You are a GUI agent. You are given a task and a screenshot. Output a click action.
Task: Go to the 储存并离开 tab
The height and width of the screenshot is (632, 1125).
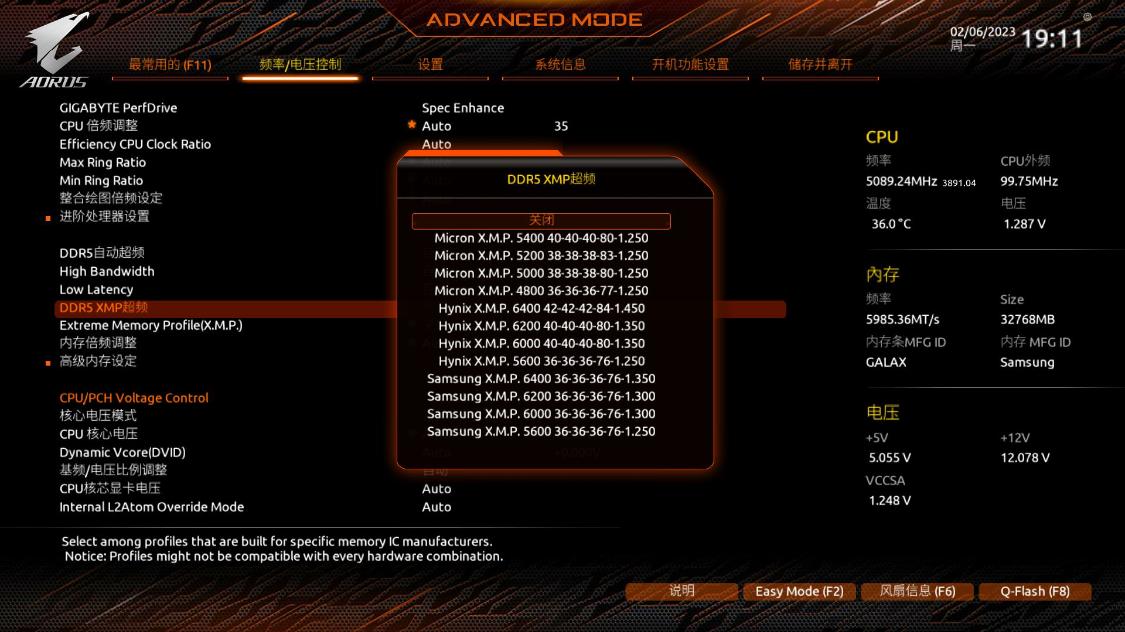point(820,65)
